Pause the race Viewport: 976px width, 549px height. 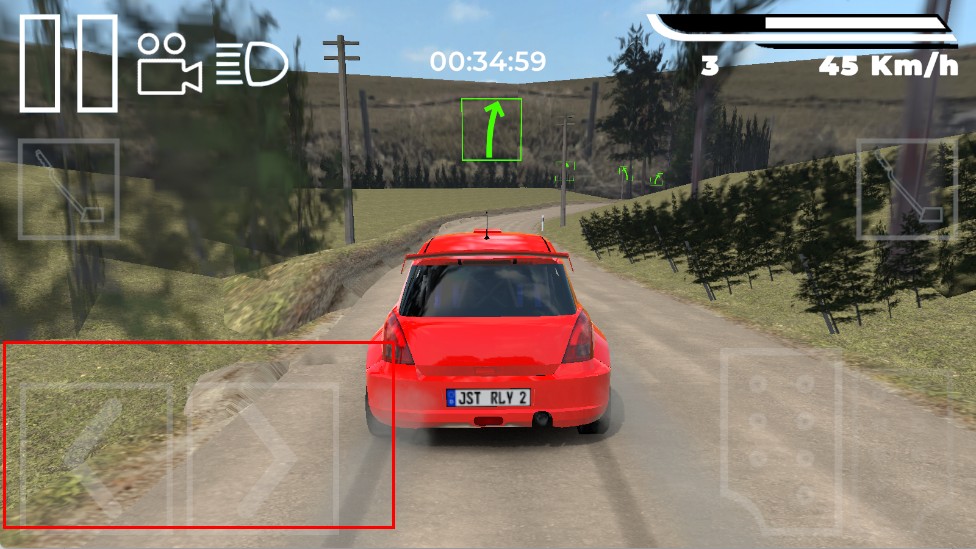68,64
